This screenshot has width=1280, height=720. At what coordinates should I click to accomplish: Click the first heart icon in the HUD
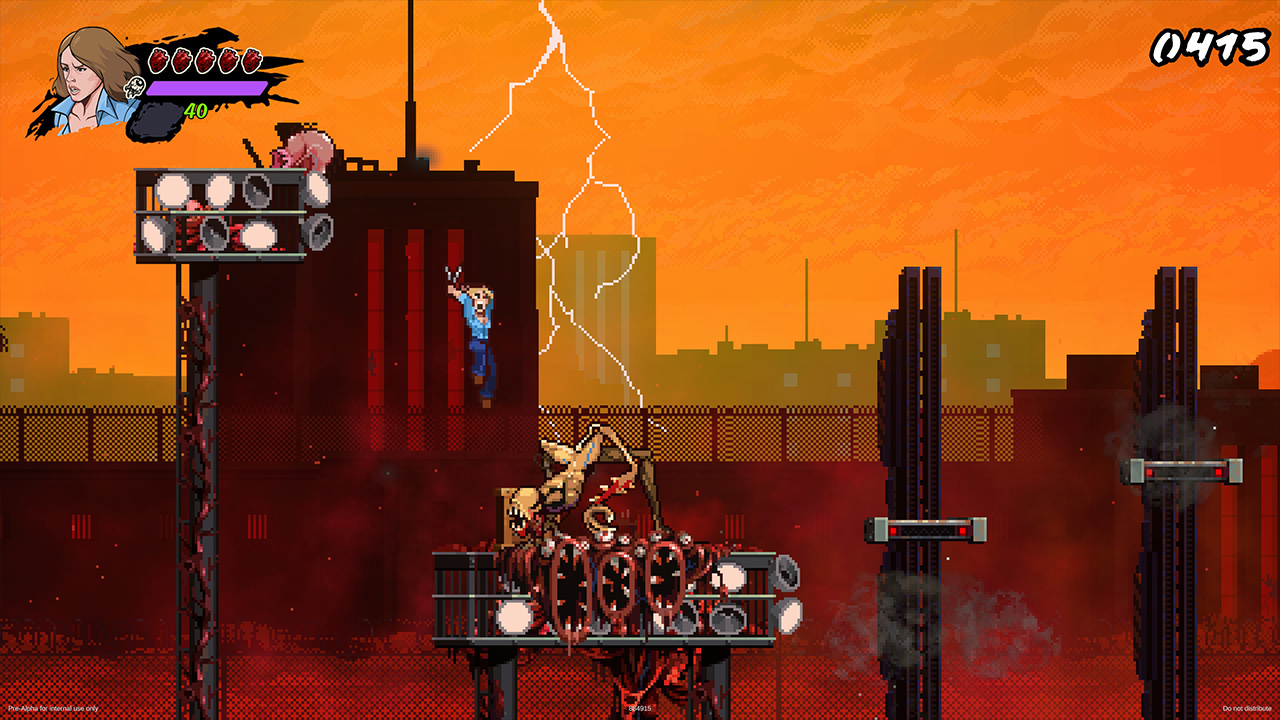coord(158,60)
